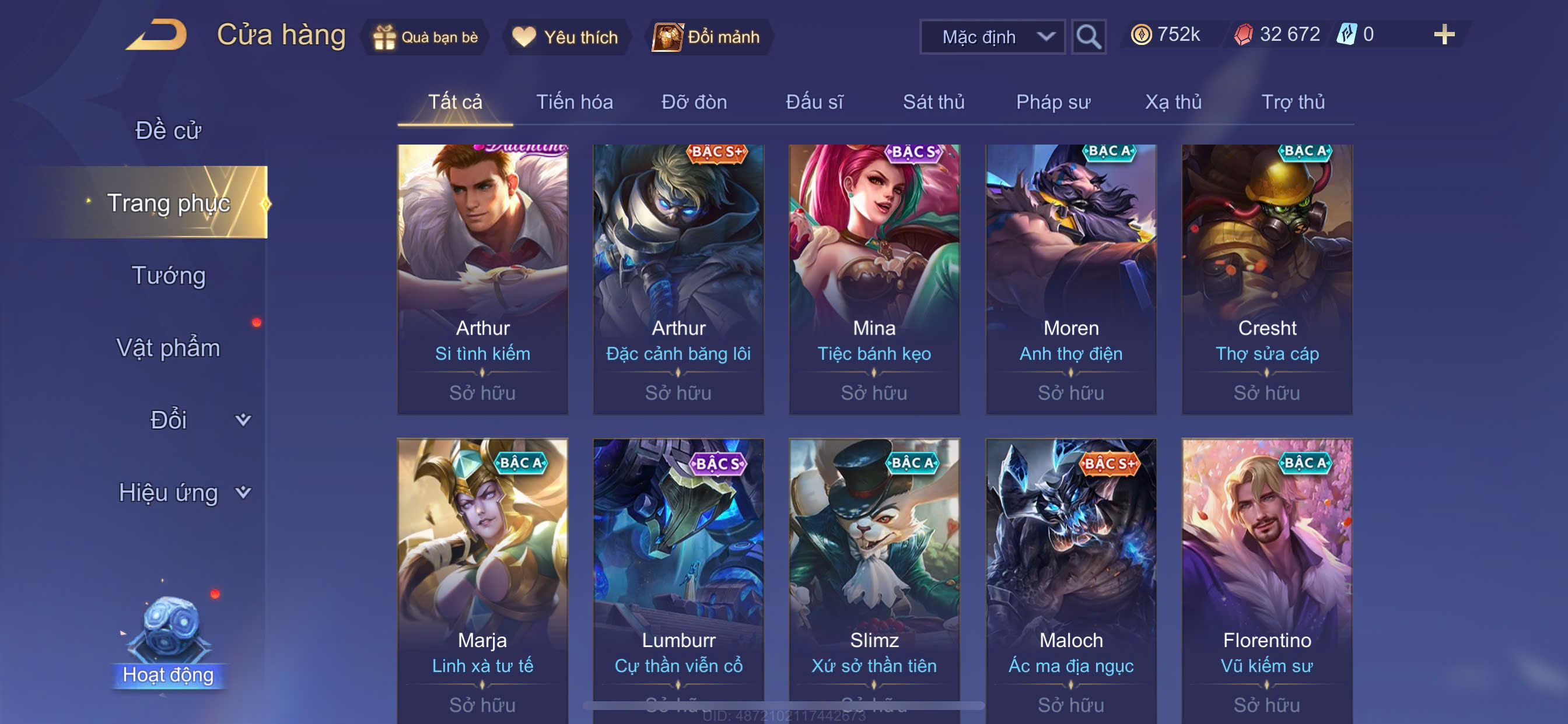Add currency with the plus button
Viewport: 1568px width, 724px height.
pyautogui.click(x=1444, y=34)
